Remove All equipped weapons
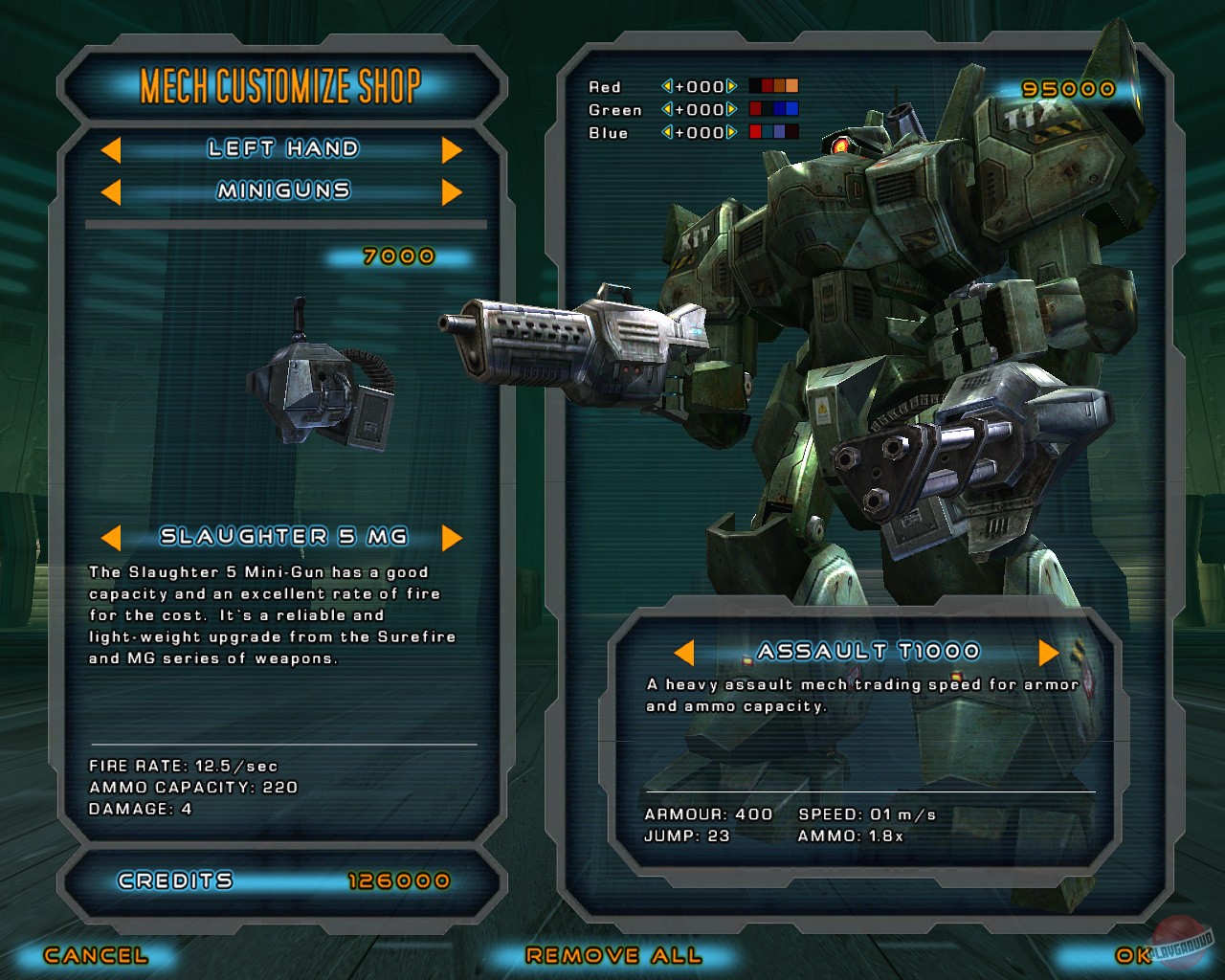 (612, 955)
